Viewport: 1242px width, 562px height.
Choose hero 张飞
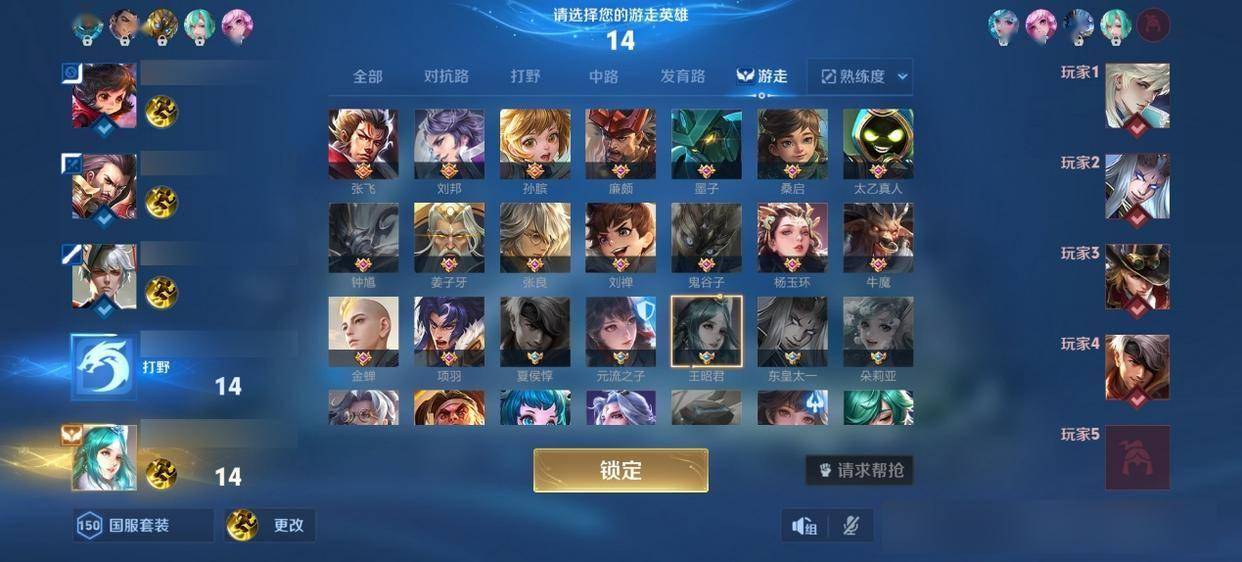click(x=363, y=144)
